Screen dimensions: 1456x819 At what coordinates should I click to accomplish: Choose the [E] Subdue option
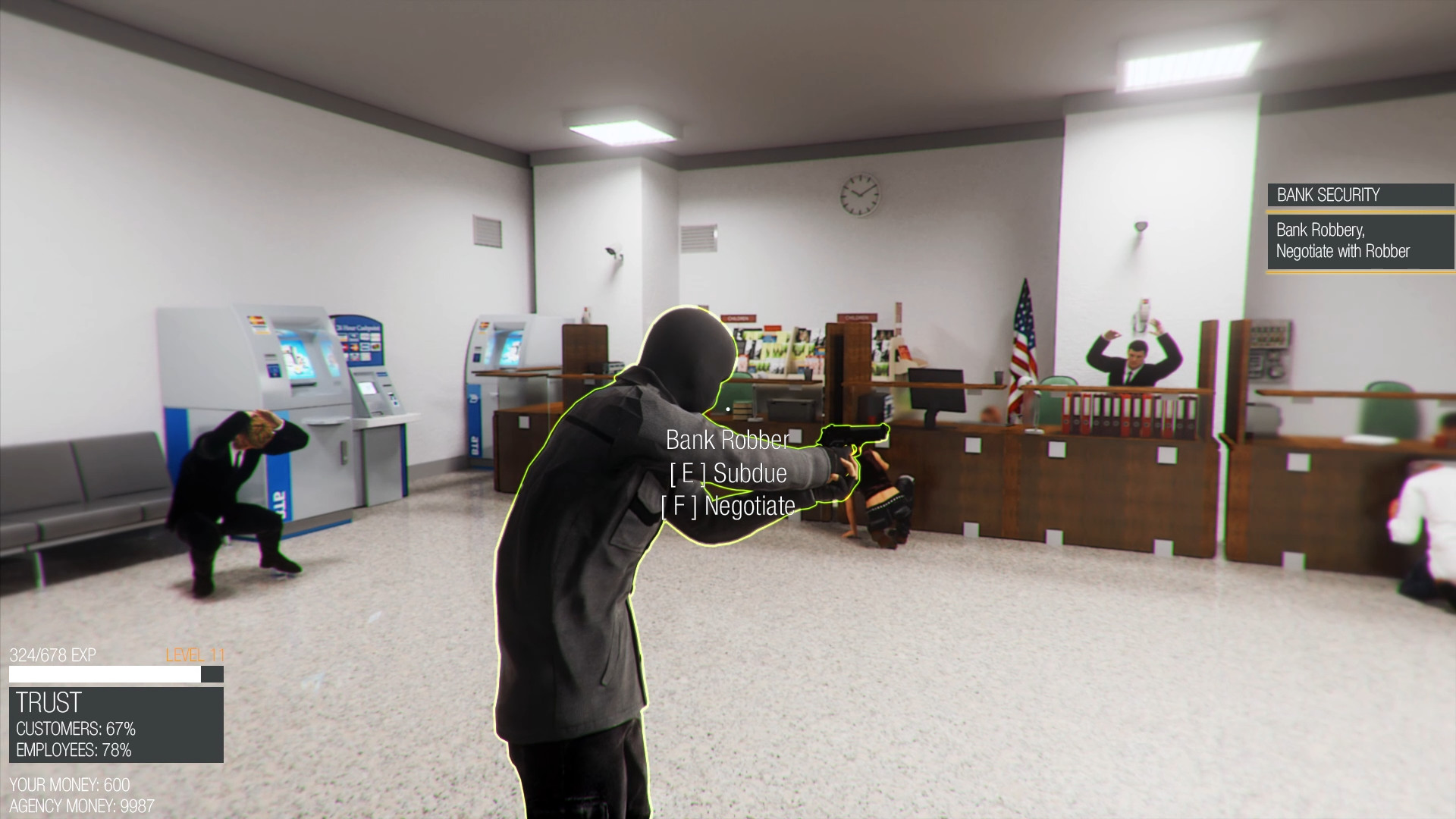727,473
